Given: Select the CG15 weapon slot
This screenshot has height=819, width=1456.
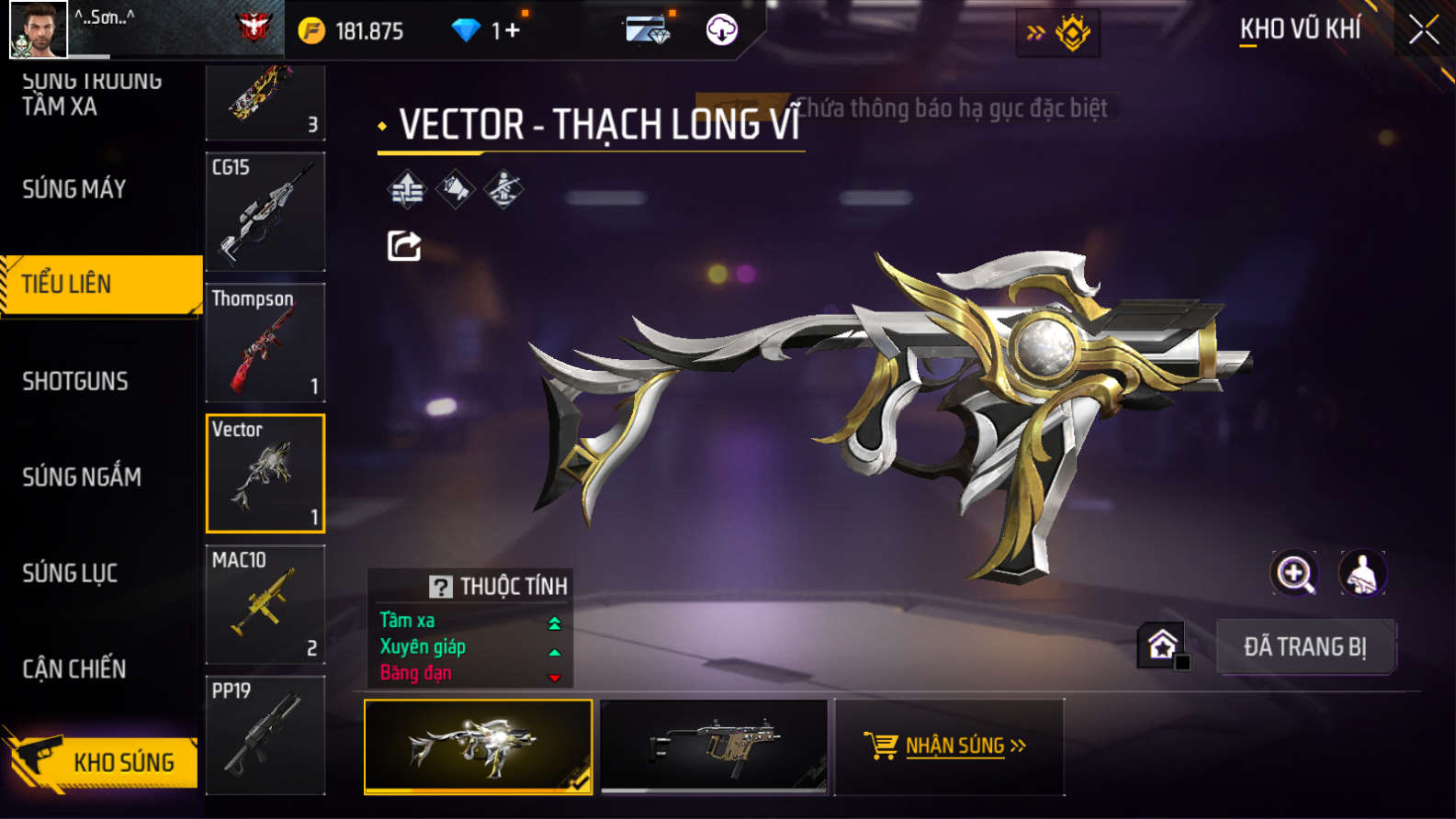Looking at the screenshot, I should click(265, 211).
